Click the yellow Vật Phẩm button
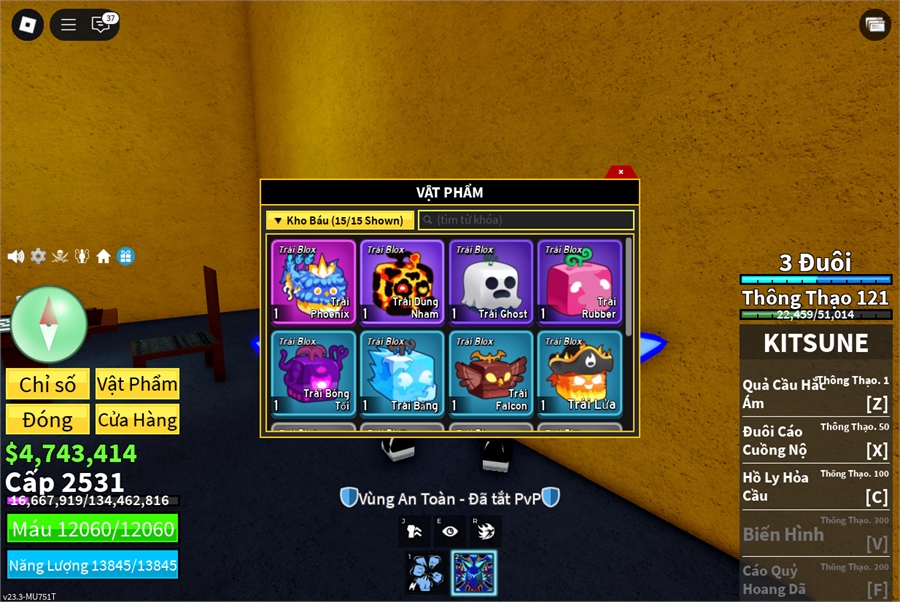Viewport: 900px width, 602px height. [138, 385]
